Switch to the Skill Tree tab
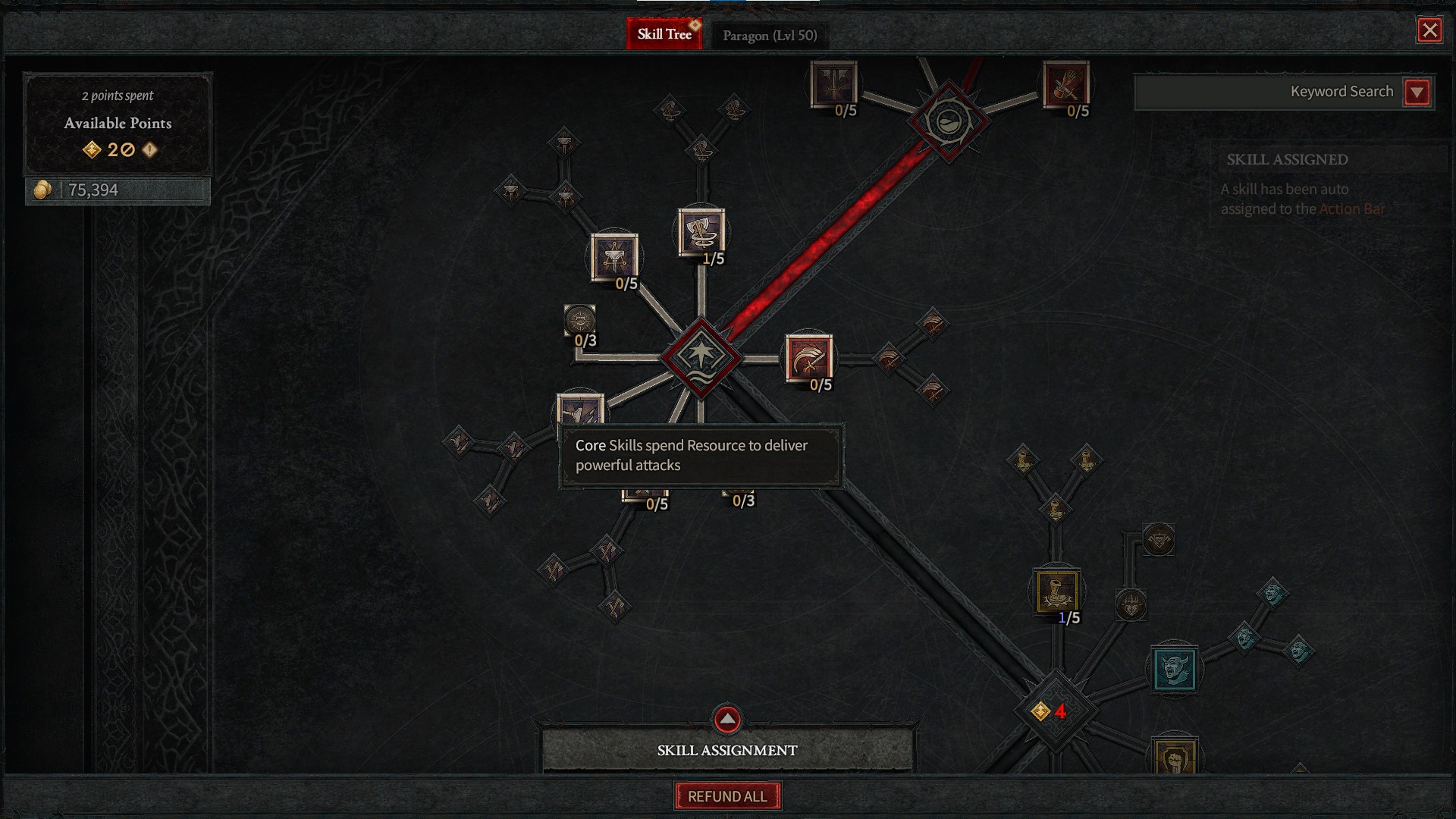The image size is (1456, 819). [664, 34]
